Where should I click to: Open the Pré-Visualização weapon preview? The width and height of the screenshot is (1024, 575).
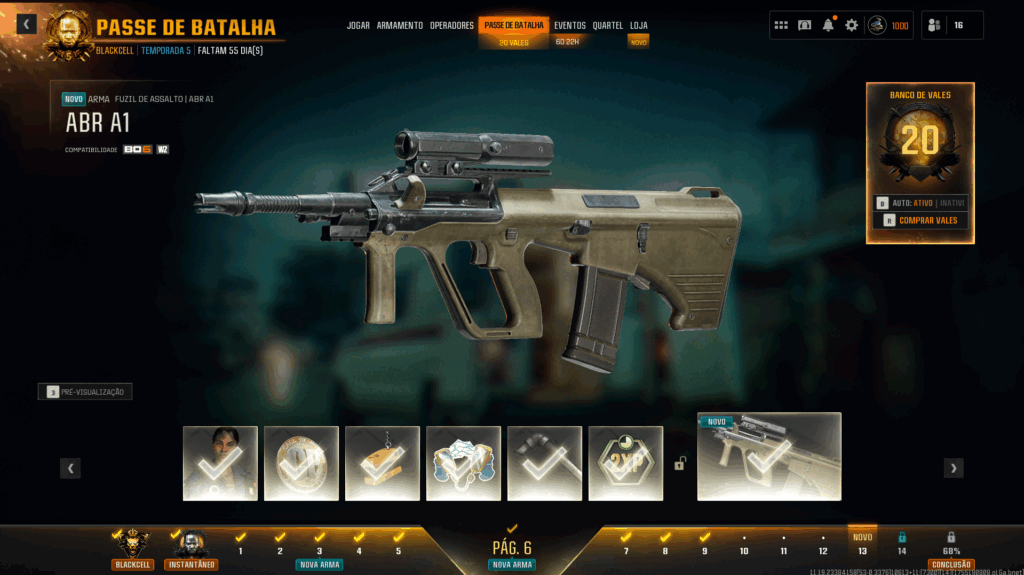click(x=86, y=392)
